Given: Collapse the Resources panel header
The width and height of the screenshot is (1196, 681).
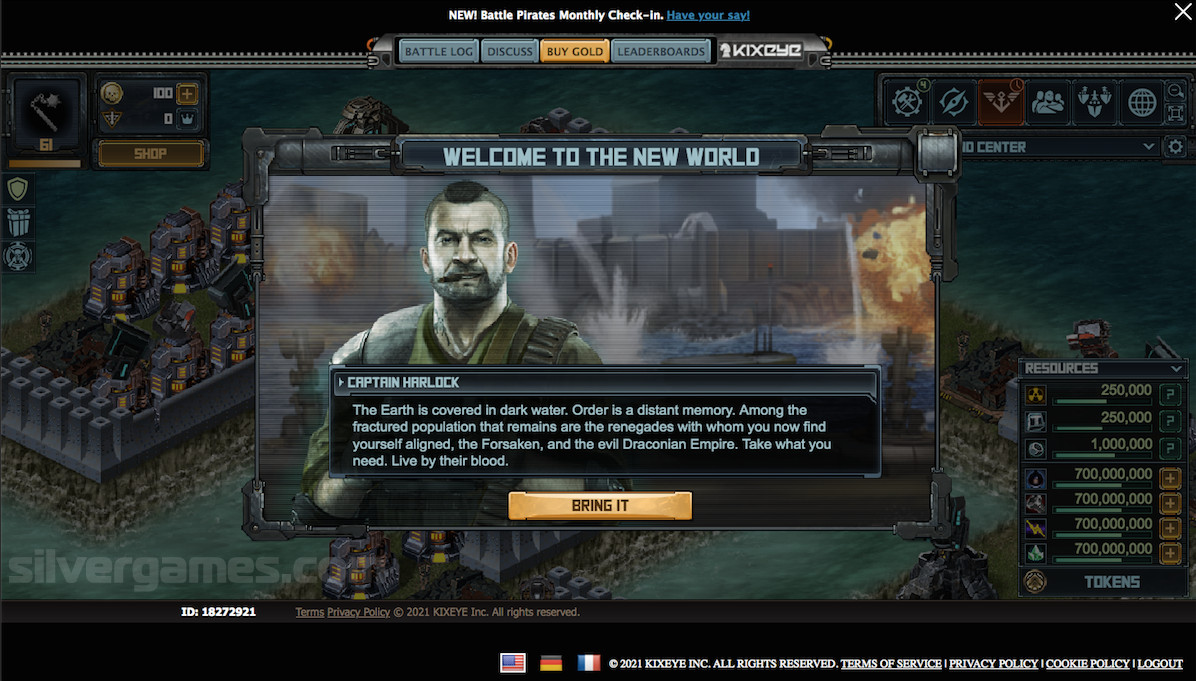Looking at the screenshot, I should pos(1104,368).
